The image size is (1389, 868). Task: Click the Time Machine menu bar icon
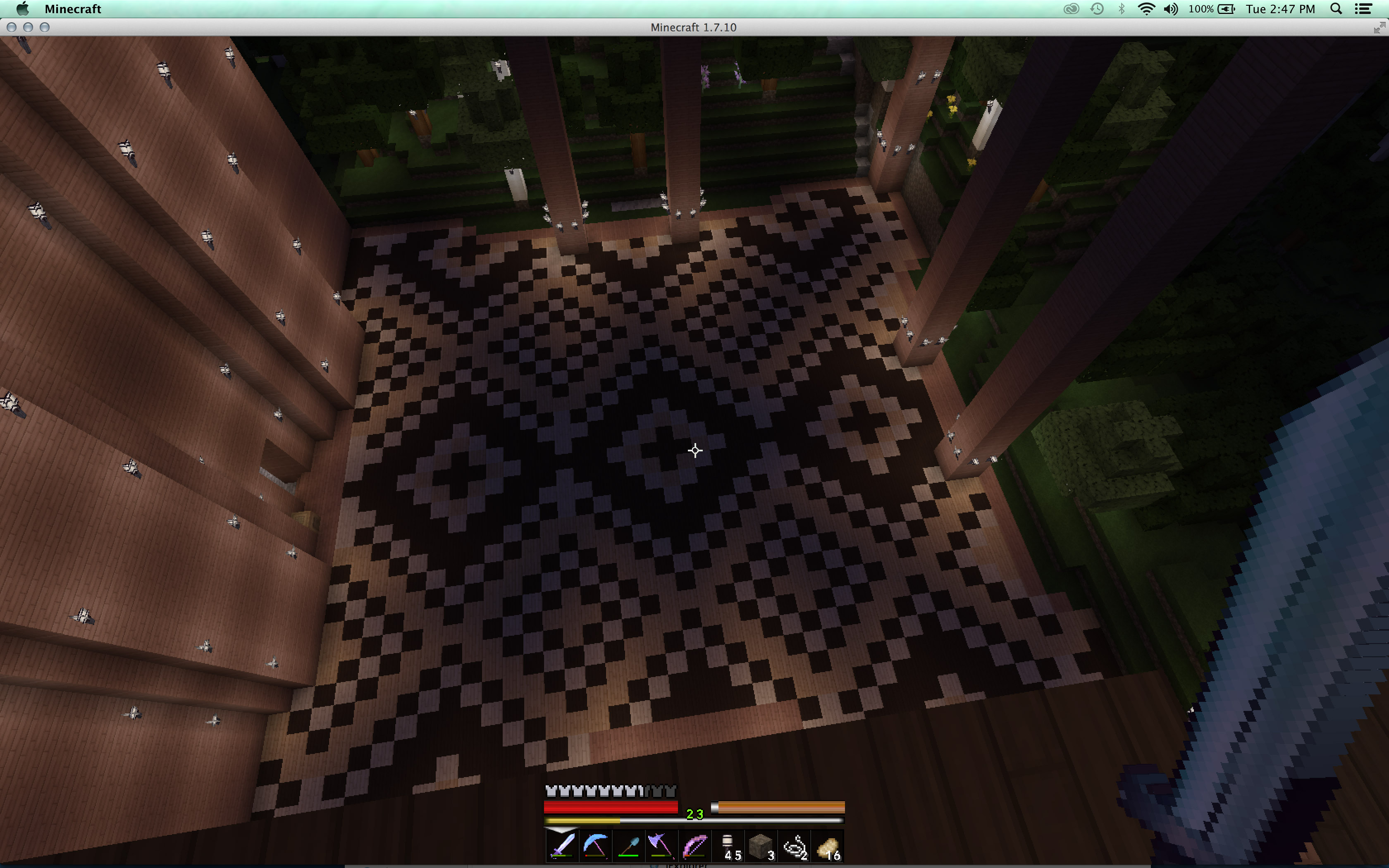pyautogui.click(x=1097, y=9)
